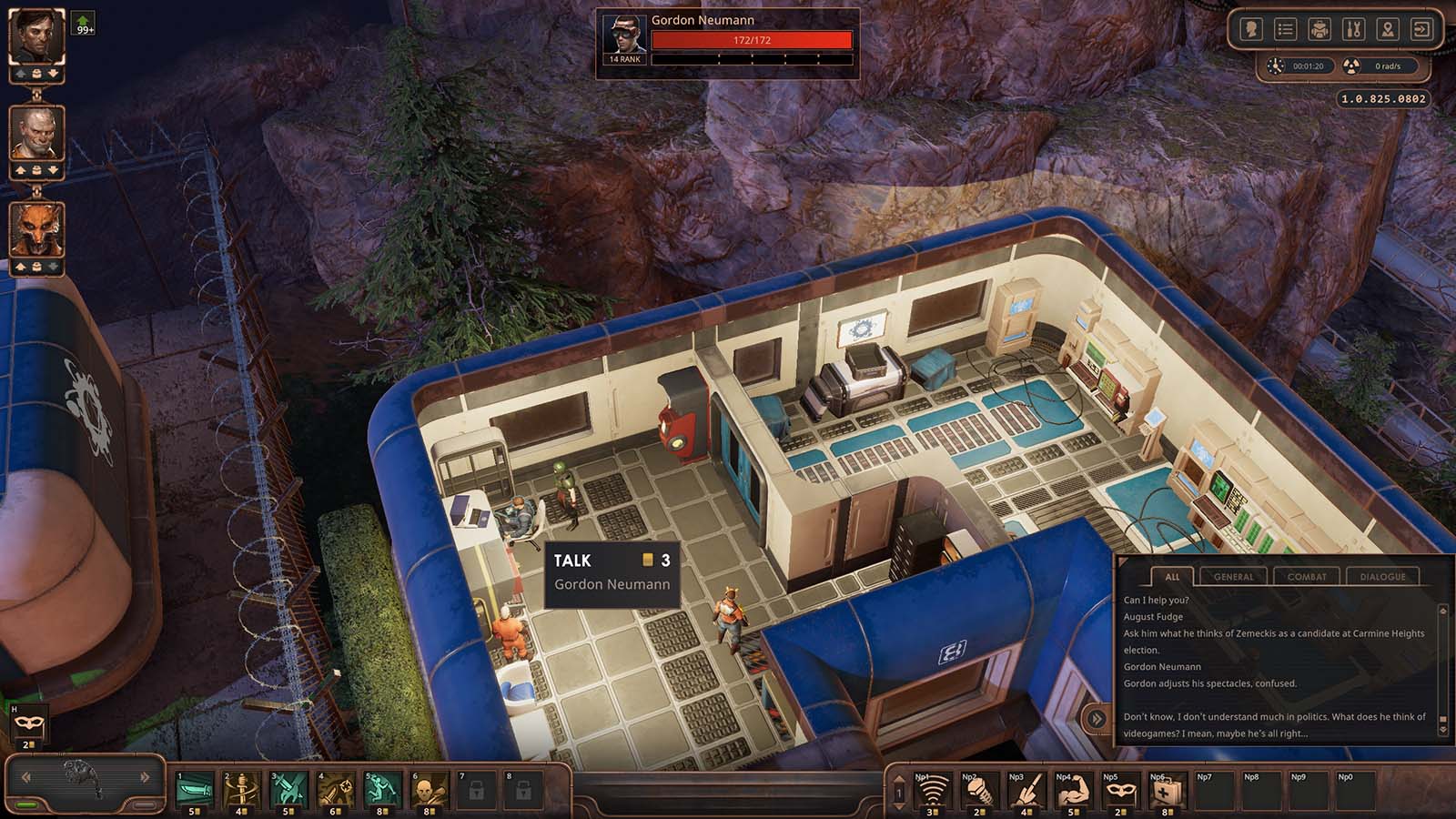Use the flexing arm strength skill
Viewport: 1456px width, 819px height.
coord(1073,791)
